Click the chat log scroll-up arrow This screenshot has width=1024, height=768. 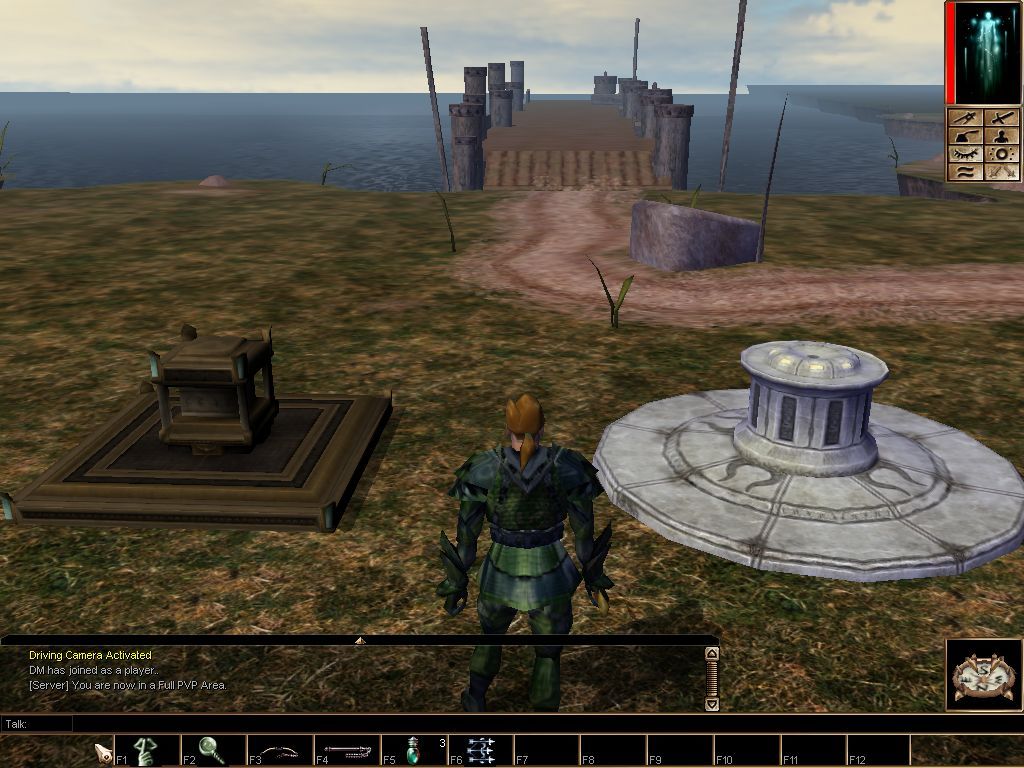pyautogui.click(x=712, y=654)
